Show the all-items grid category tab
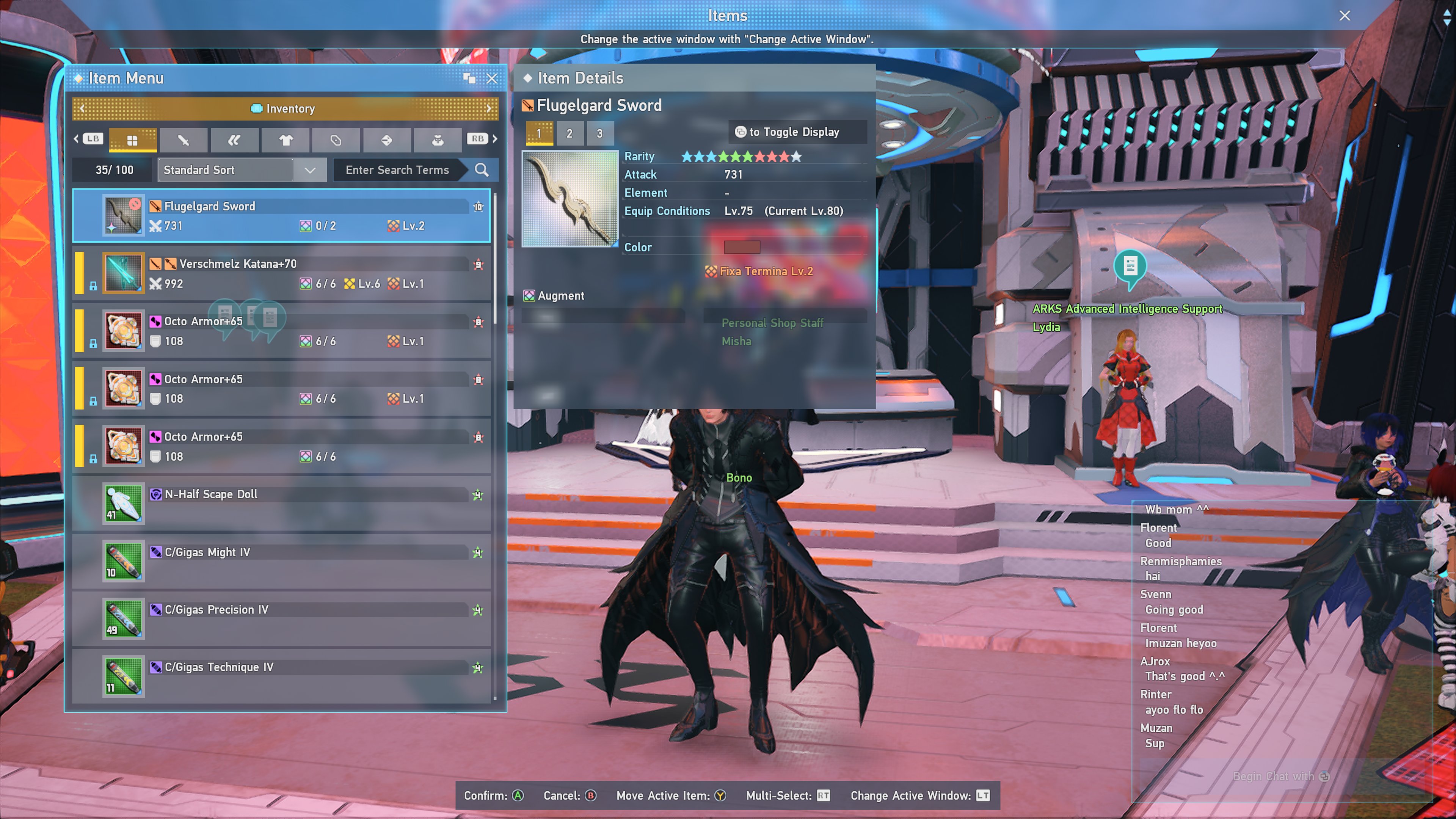1456x819 pixels. point(133,140)
